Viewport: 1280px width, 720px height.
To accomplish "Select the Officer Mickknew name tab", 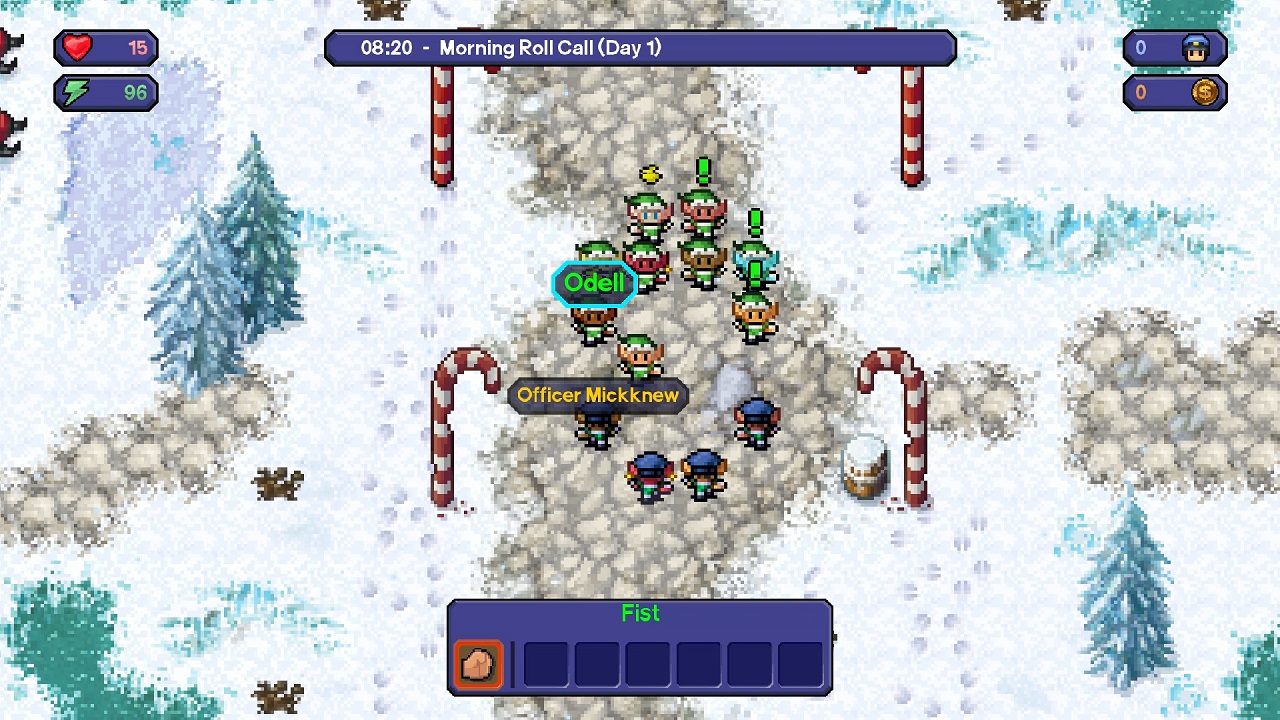I will coord(597,396).
